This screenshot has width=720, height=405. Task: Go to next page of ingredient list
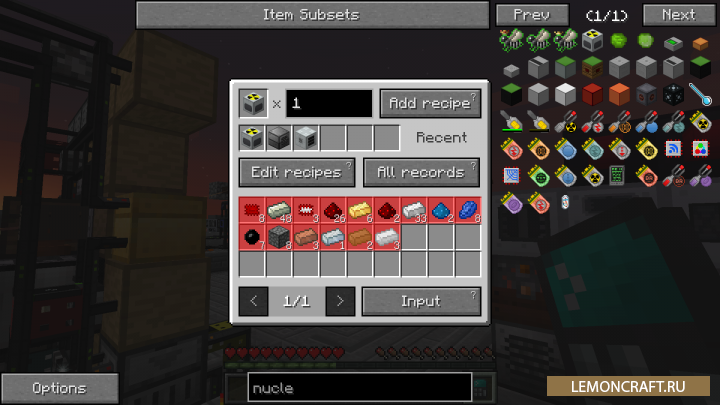pos(340,301)
